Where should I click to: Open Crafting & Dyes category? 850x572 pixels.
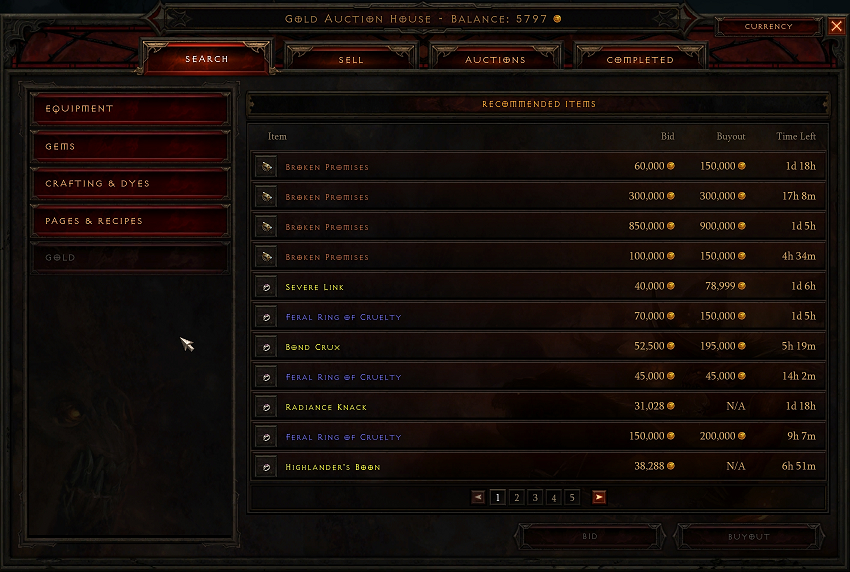[131, 183]
